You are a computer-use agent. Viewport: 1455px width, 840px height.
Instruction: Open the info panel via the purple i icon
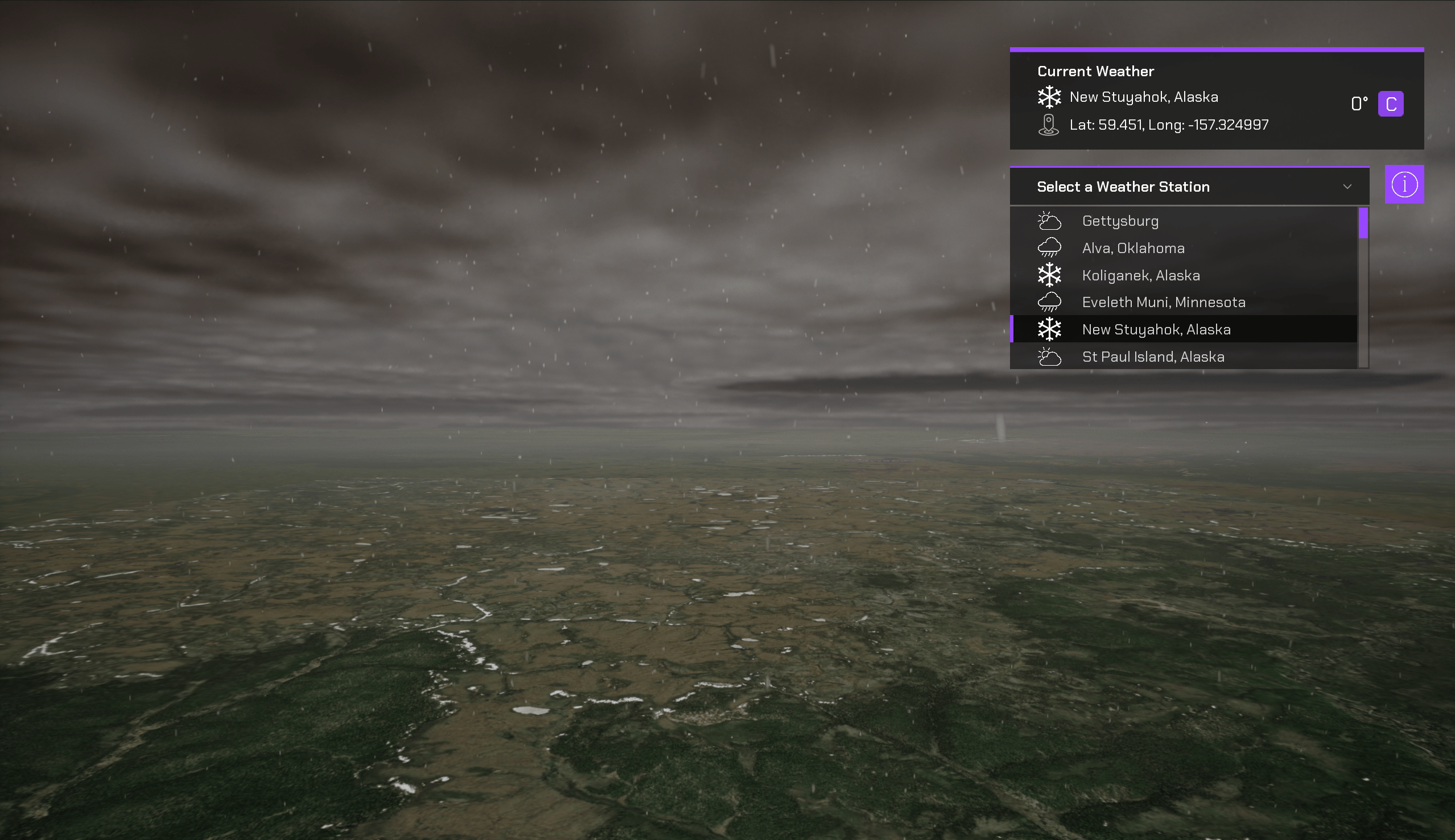click(1404, 184)
